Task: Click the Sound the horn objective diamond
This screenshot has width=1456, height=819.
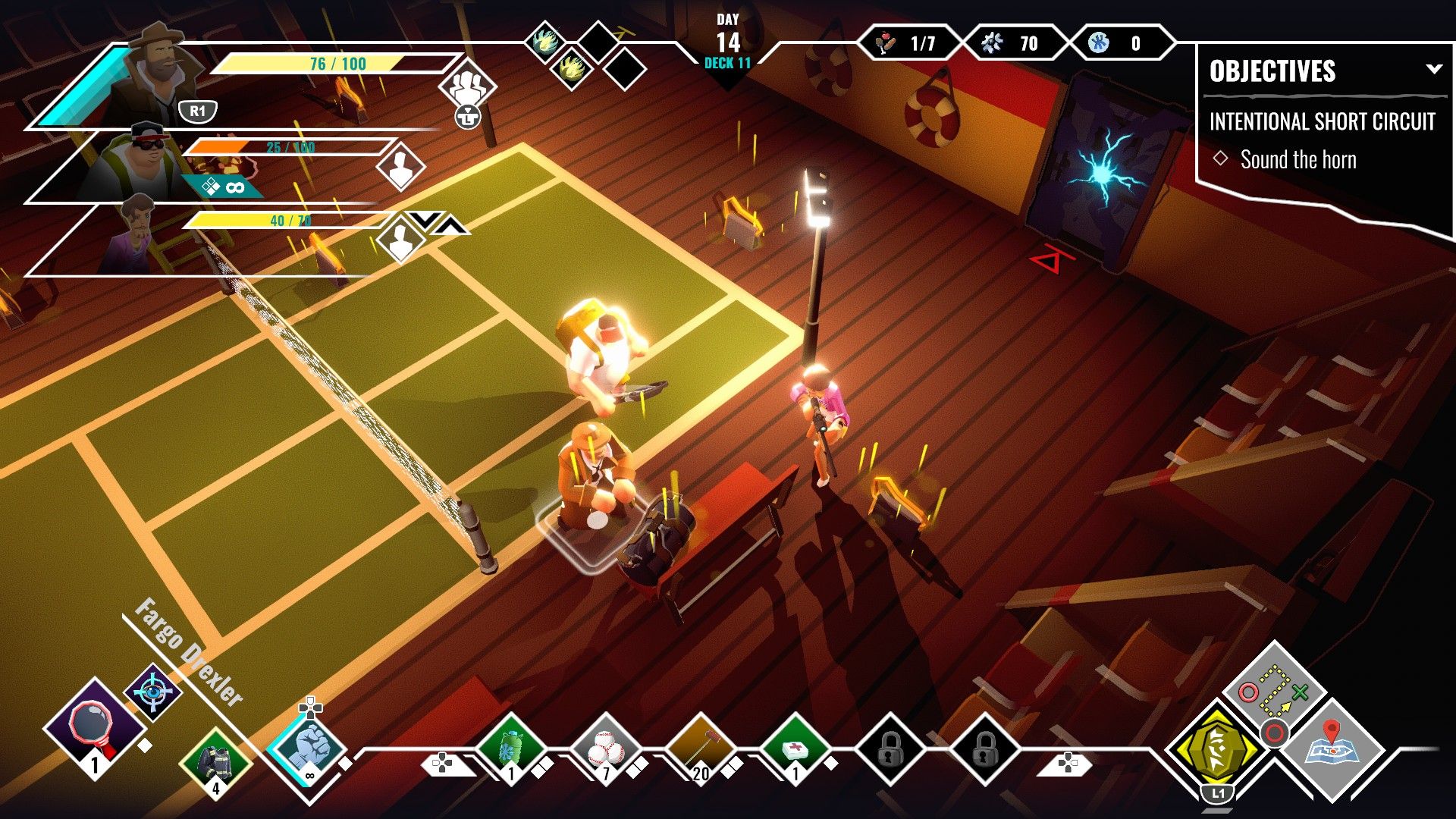Action: 1222,159
